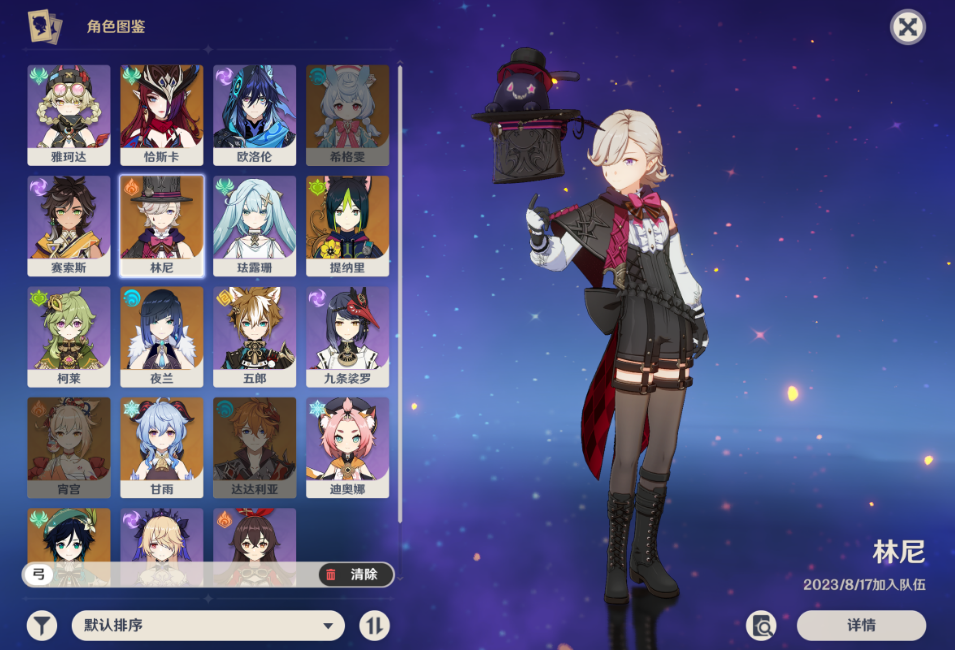Select the 雅珂达 character card

tap(69, 115)
